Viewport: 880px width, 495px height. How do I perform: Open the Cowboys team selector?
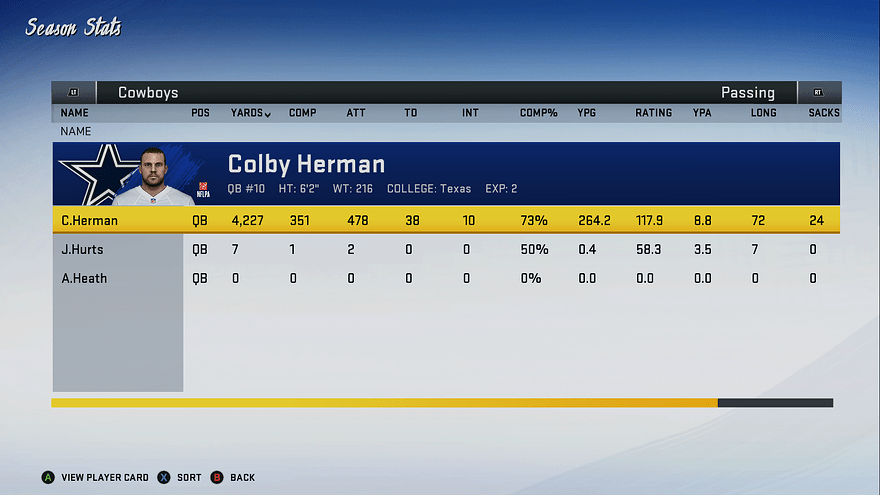point(148,93)
